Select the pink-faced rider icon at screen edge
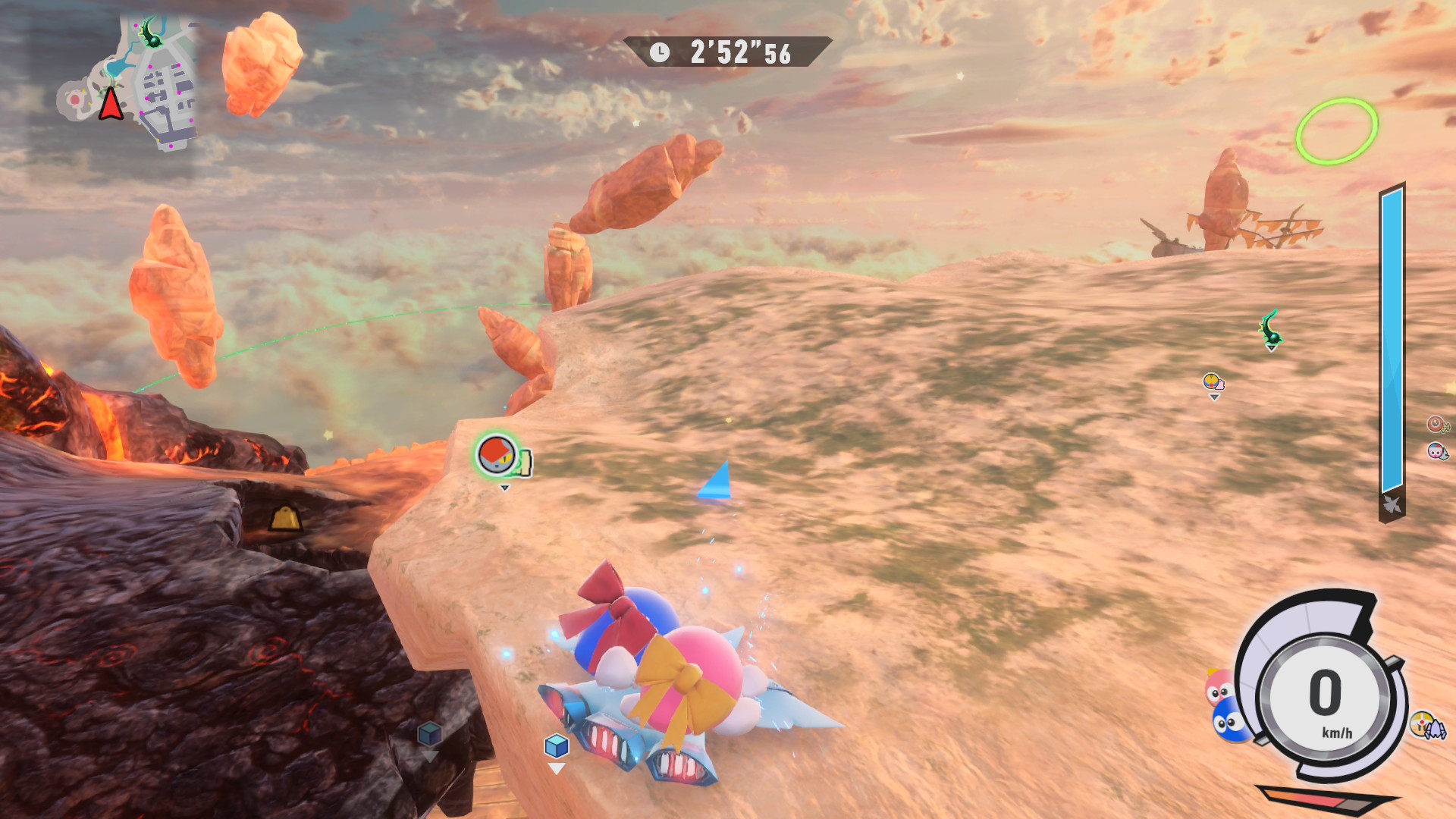This screenshot has height=819, width=1456. (x=1436, y=451)
